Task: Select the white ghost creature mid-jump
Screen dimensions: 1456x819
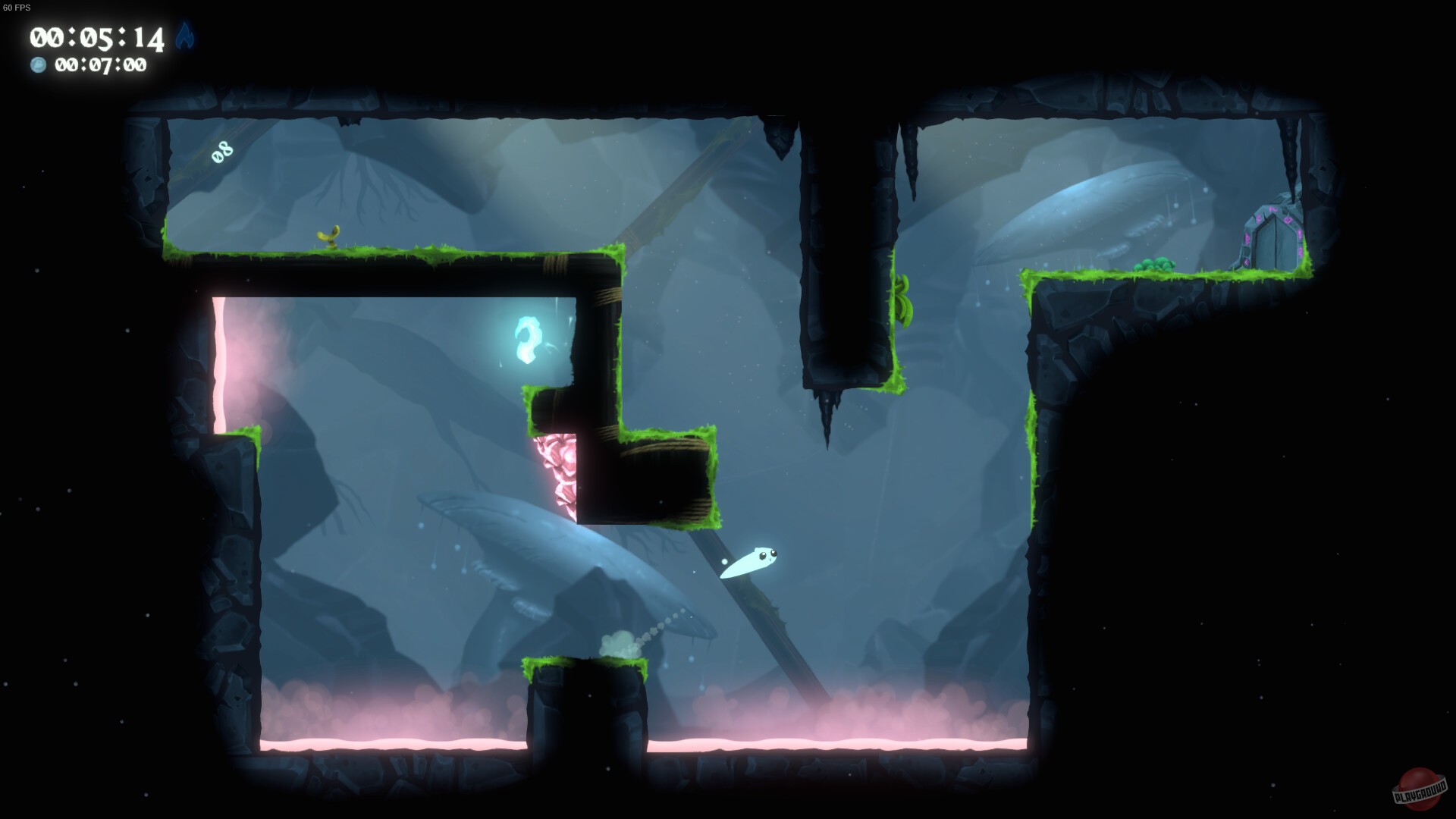Action: click(751, 563)
